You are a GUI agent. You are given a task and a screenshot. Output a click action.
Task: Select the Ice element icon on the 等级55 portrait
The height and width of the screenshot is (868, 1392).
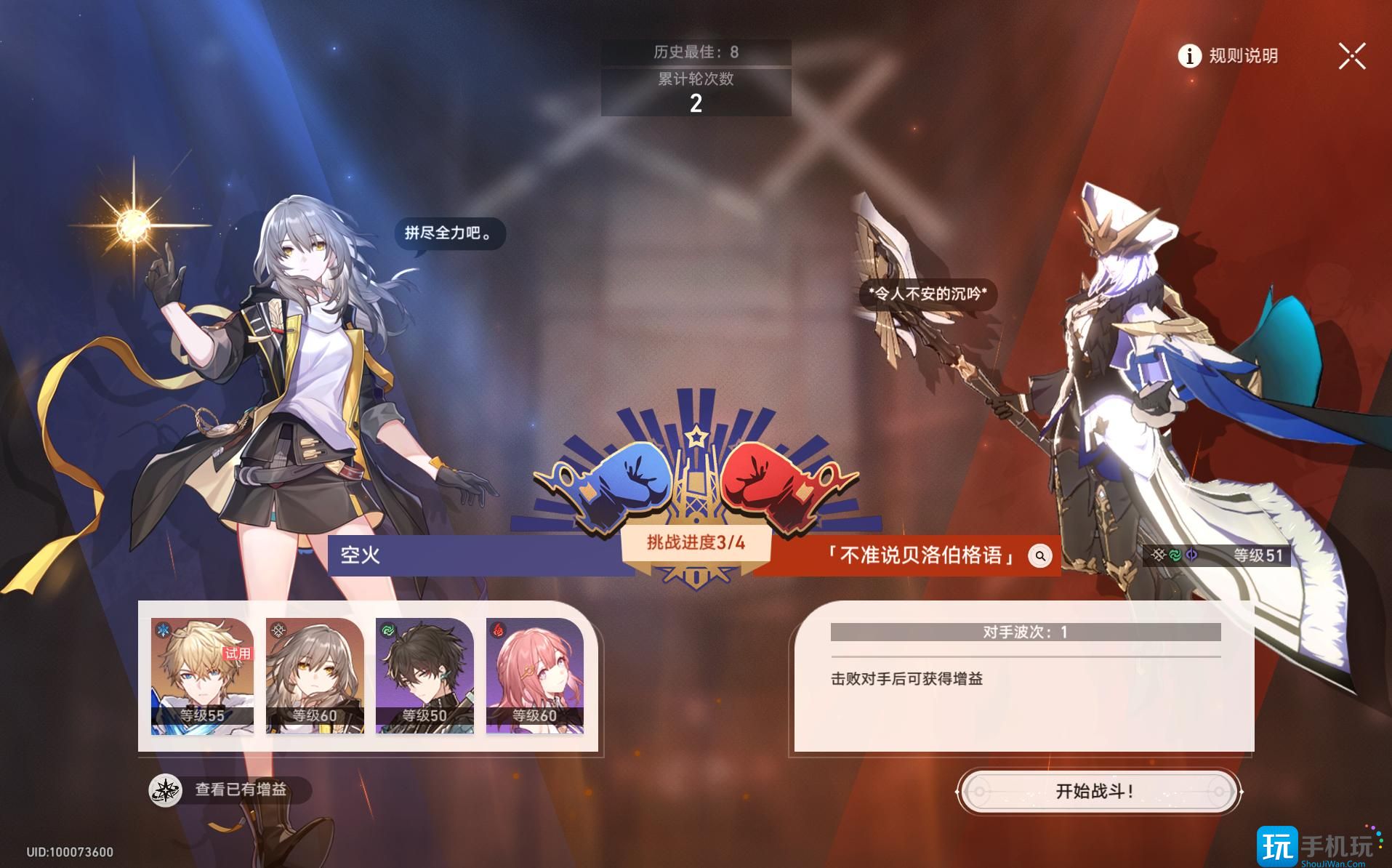[x=163, y=630]
